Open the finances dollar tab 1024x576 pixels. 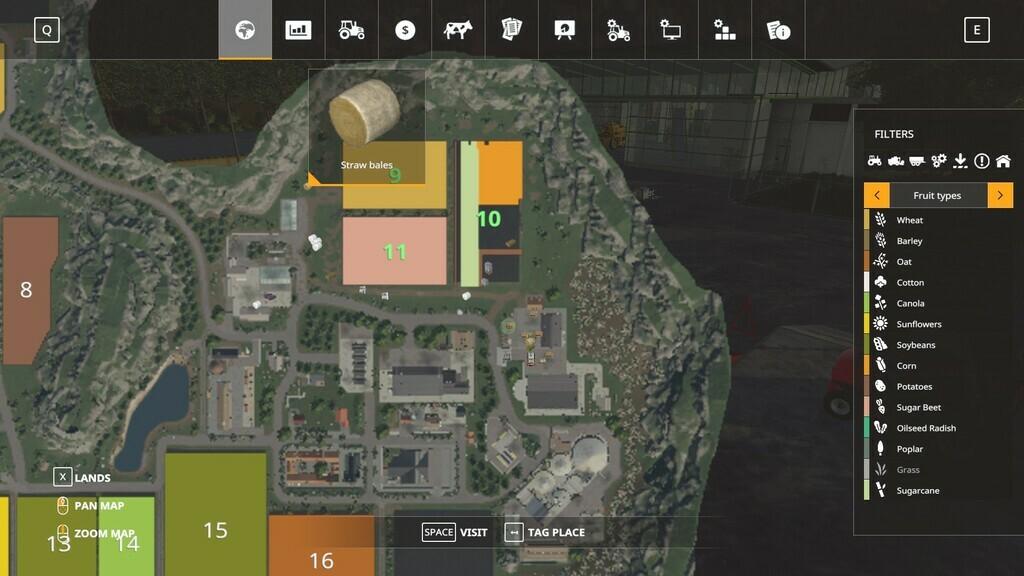click(x=405, y=30)
